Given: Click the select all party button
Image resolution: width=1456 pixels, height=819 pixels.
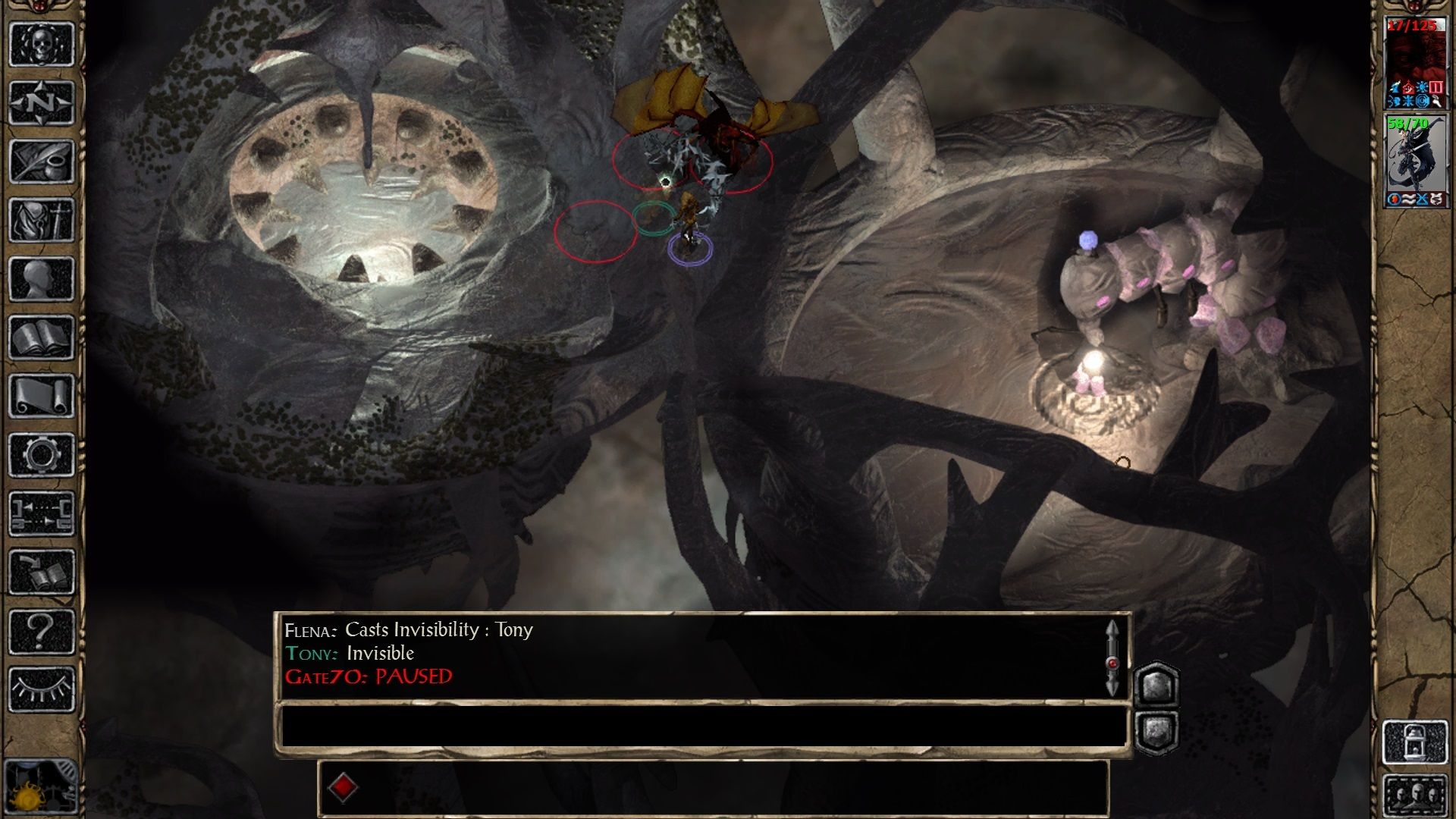Looking at the screenshot, I should tap(1416, 795).
